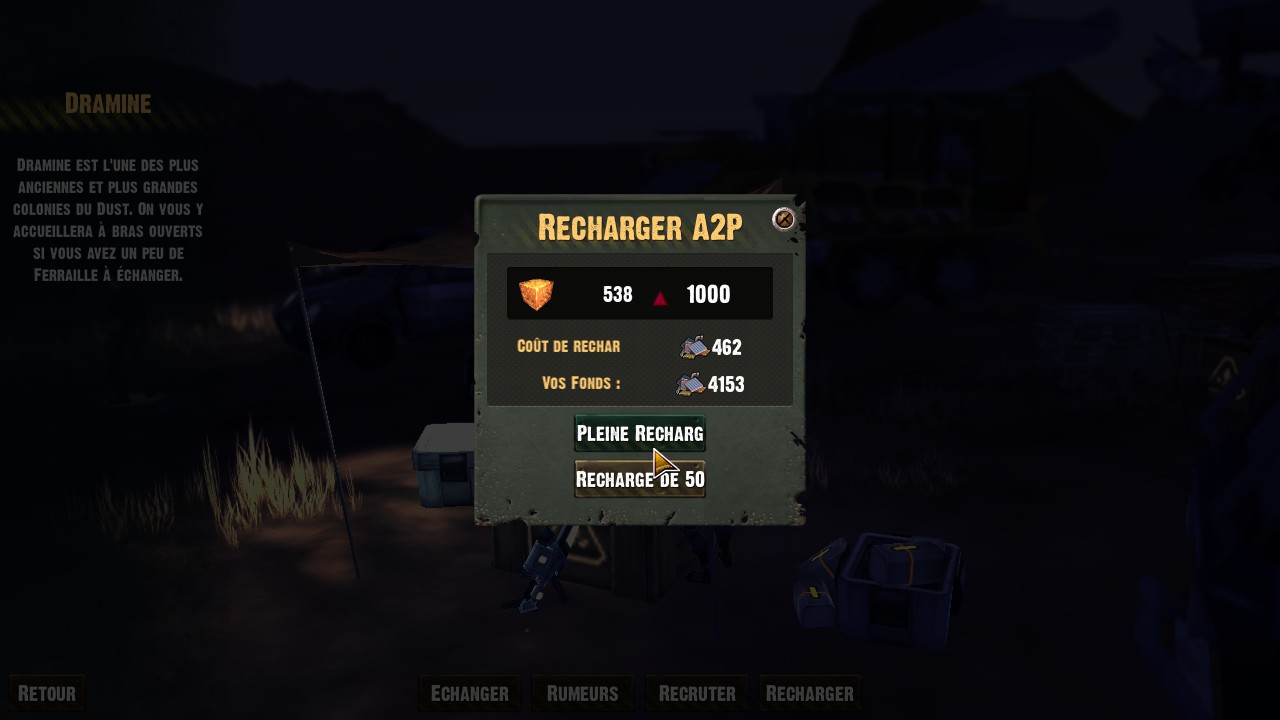
Task: Go back with the Retour button
Action: [x=46, y=693]
